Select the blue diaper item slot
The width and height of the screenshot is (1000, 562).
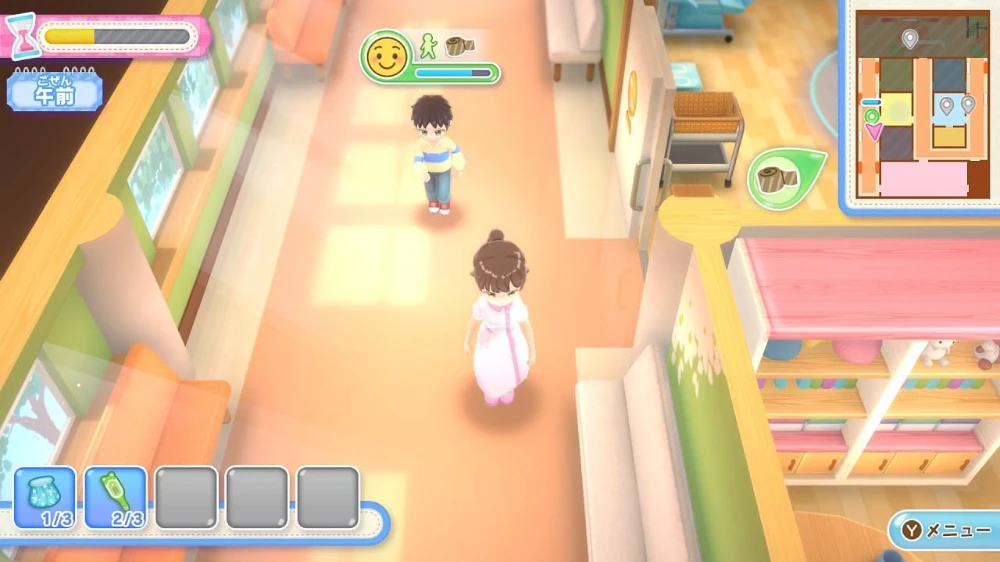(x=45, y=497)
